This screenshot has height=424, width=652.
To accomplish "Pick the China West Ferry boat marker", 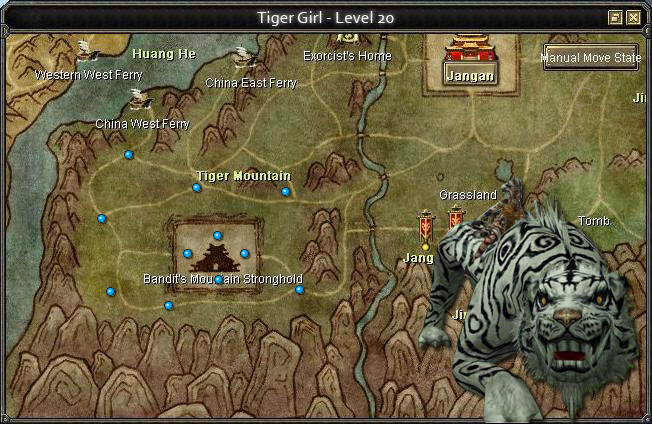I will click(139, 99).
